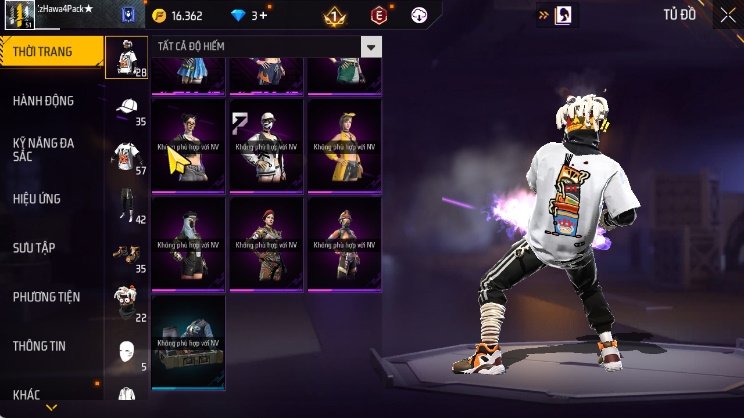The width and height of the screenshot is (744, 418).
Task: Choose the t-shirt tops subcategory
Action: (126, 156)
